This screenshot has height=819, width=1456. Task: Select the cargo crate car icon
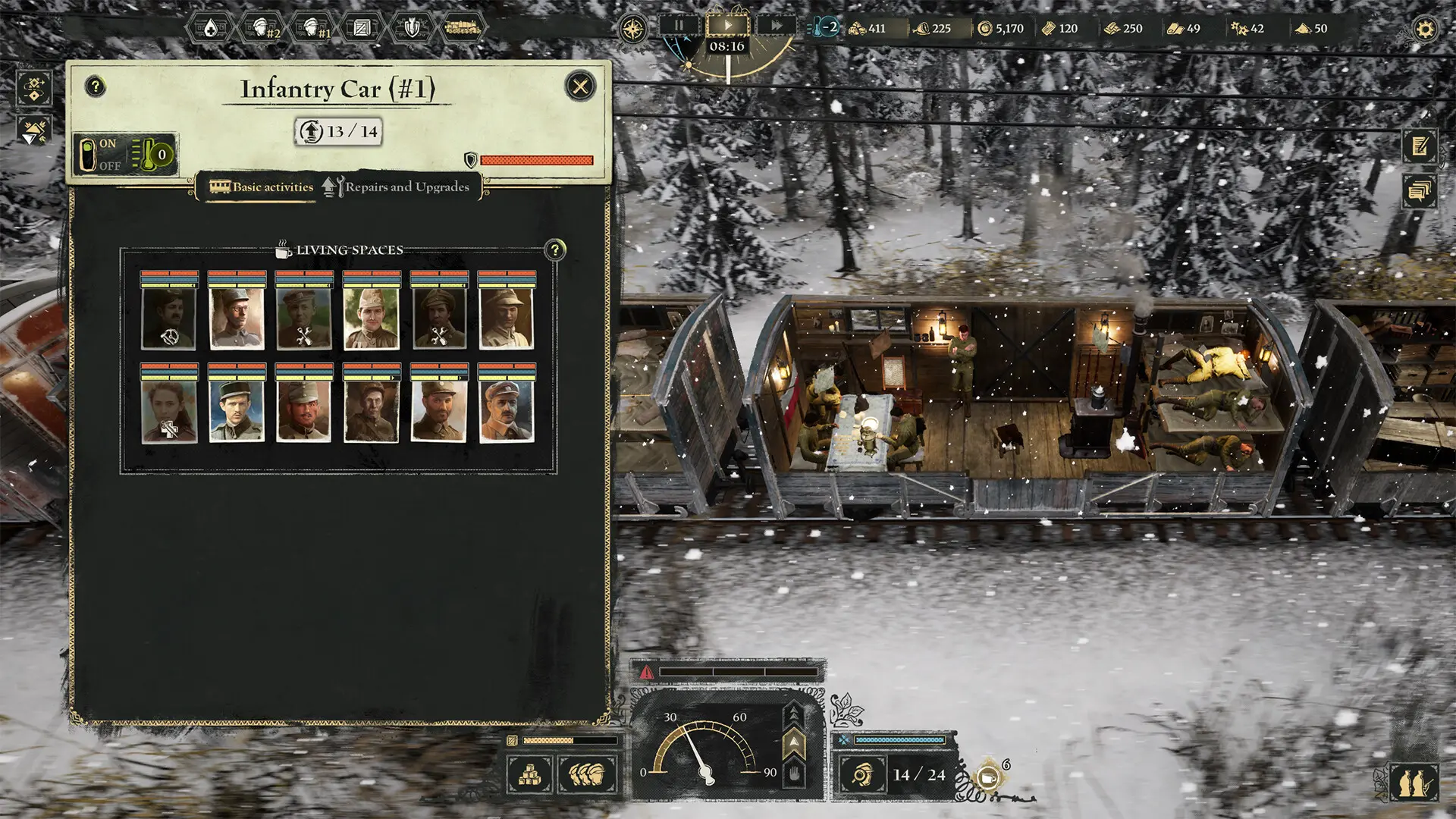coord(362,29)
